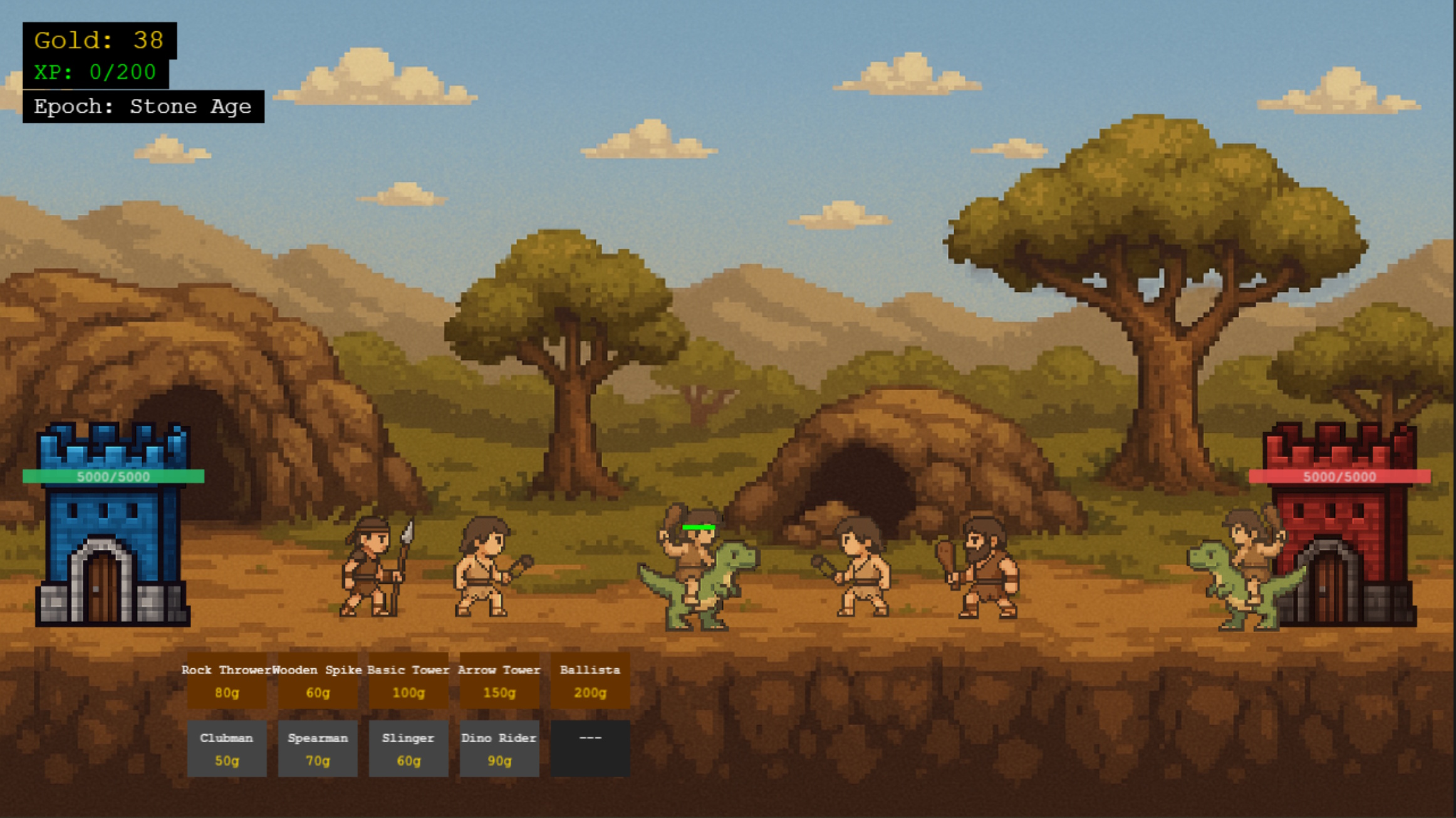Select the Ballista build icon

click(x=590, y=683)
